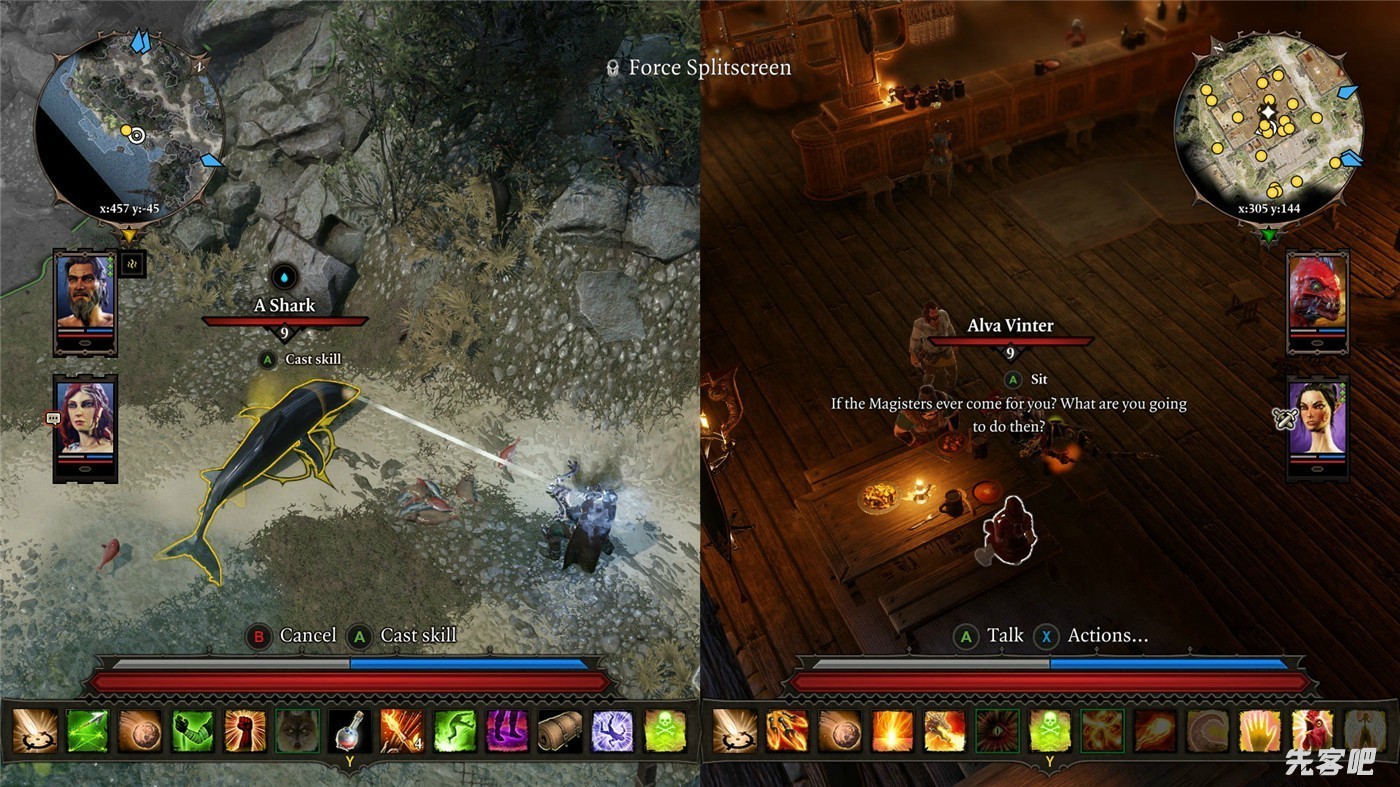1400x787 pixels.
Task: Use the green ricochet arrow skill
Action: pos(87,731)
